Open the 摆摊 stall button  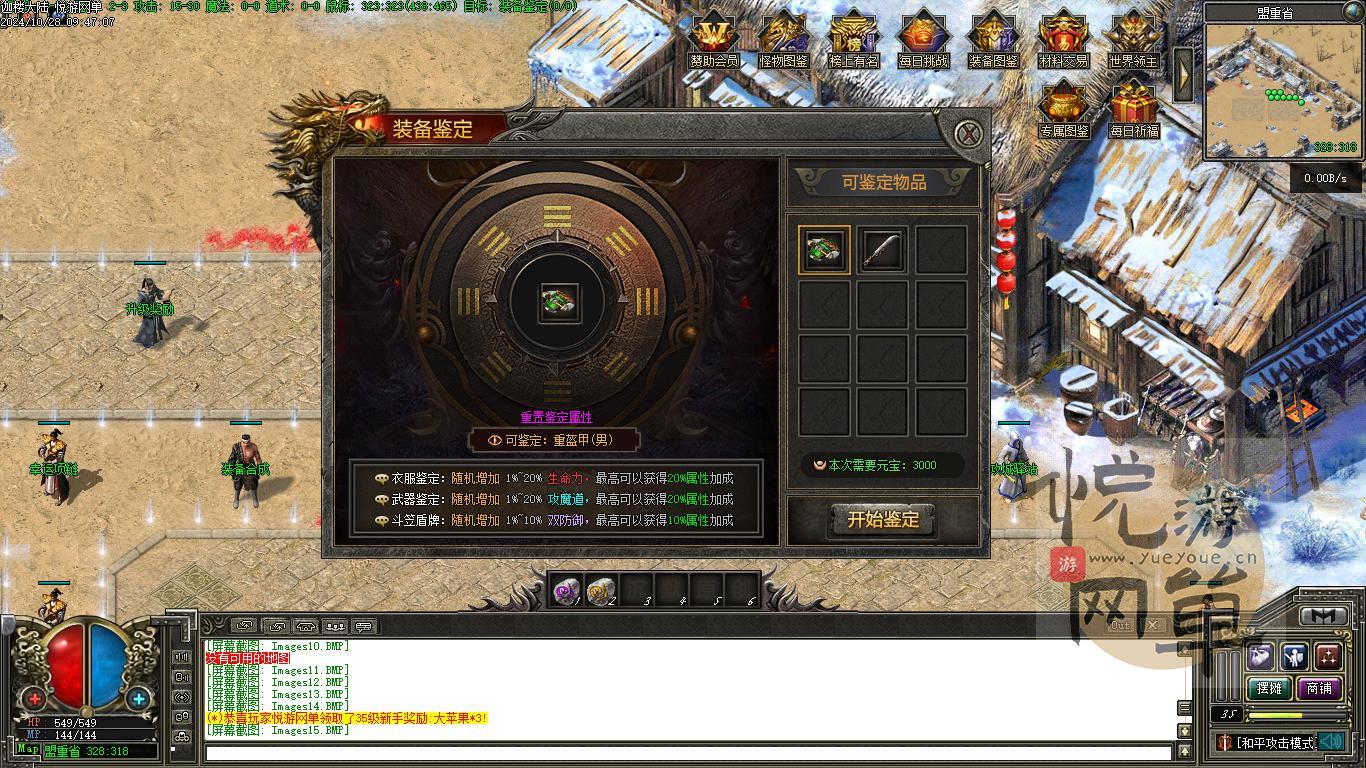(1269, 688)
